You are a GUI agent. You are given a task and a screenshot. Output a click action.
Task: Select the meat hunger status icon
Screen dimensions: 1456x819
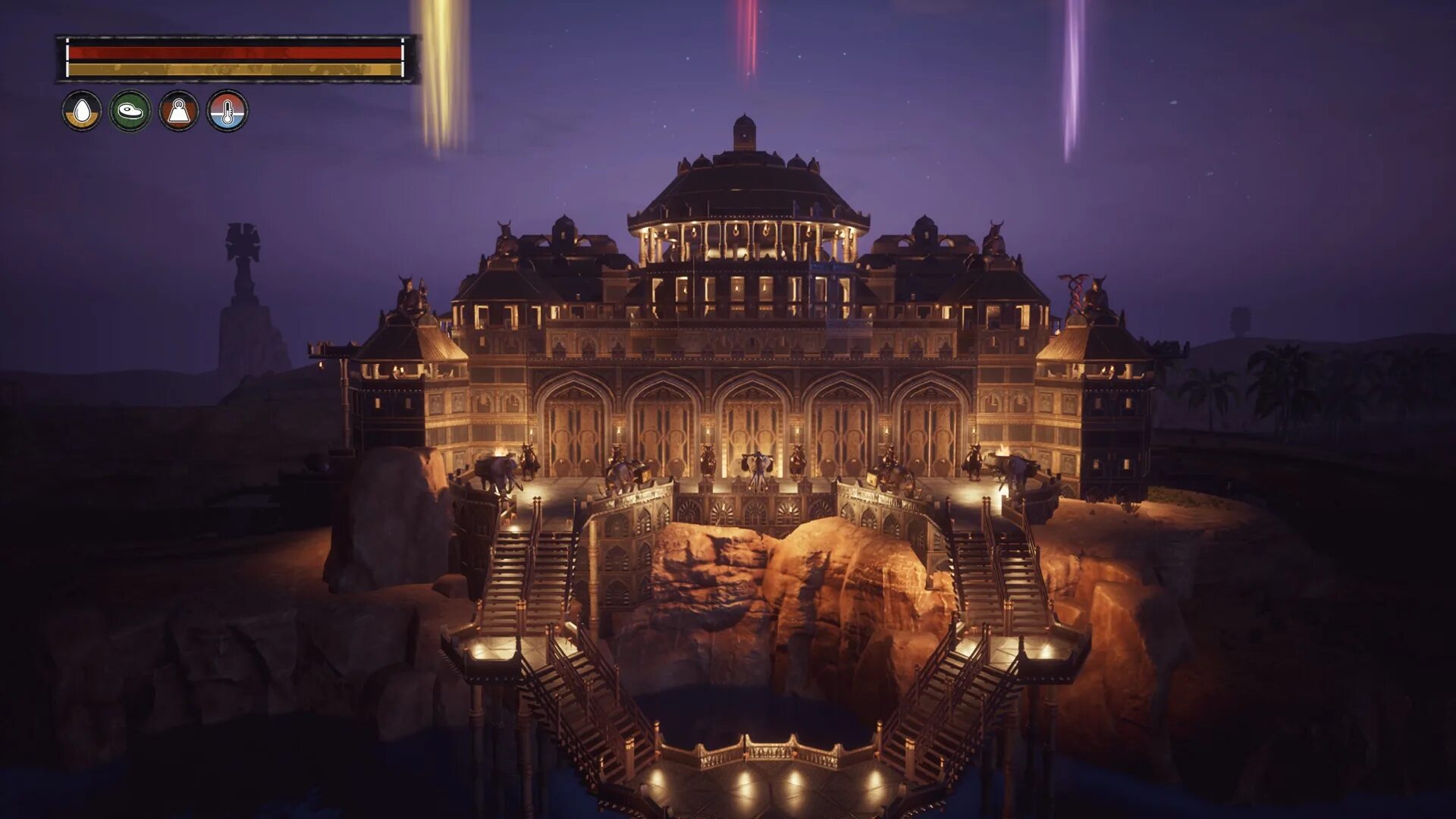coord(130,111)
